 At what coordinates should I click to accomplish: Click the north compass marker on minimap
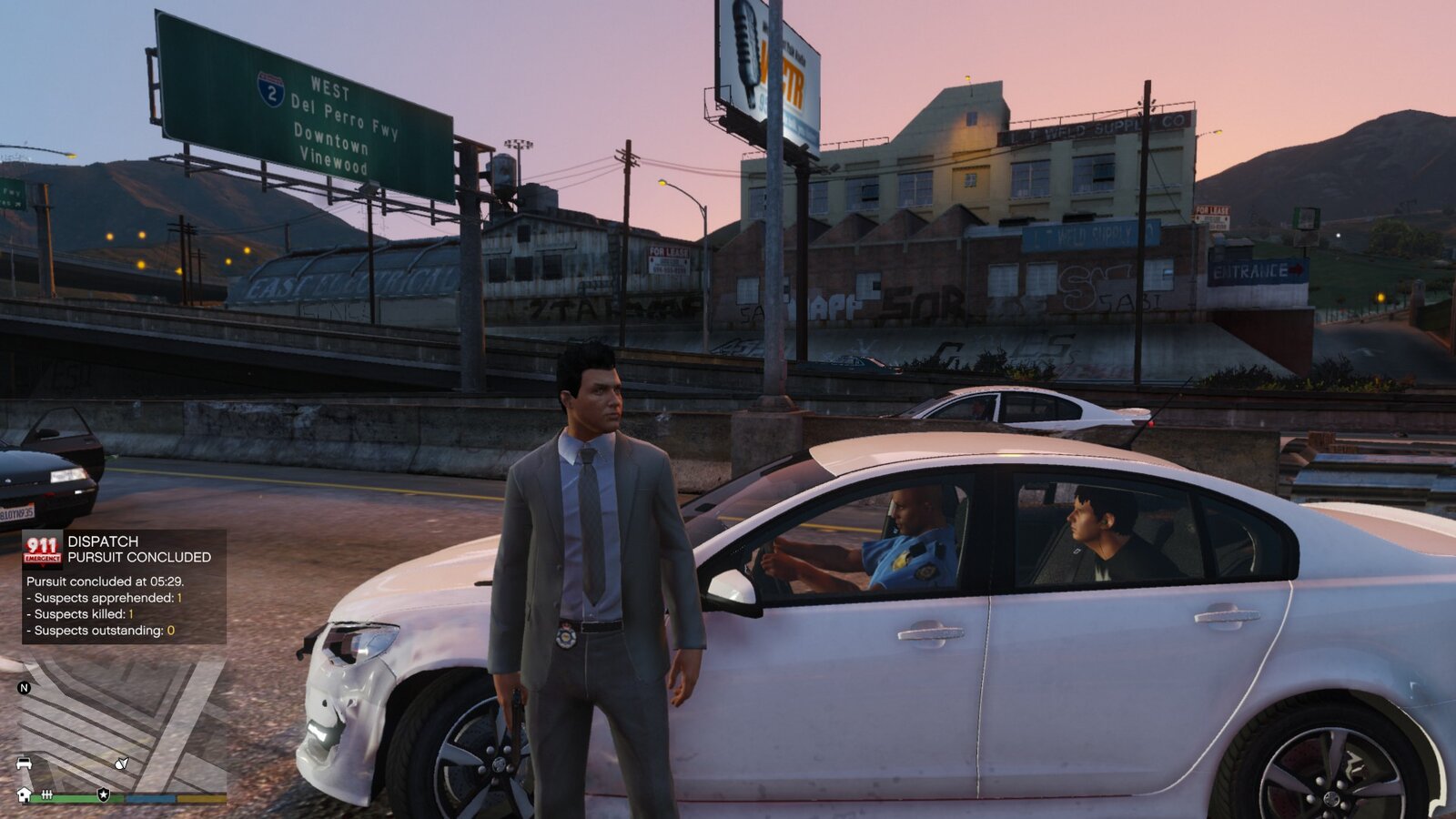pyautogui.click(x=25, y=688)
